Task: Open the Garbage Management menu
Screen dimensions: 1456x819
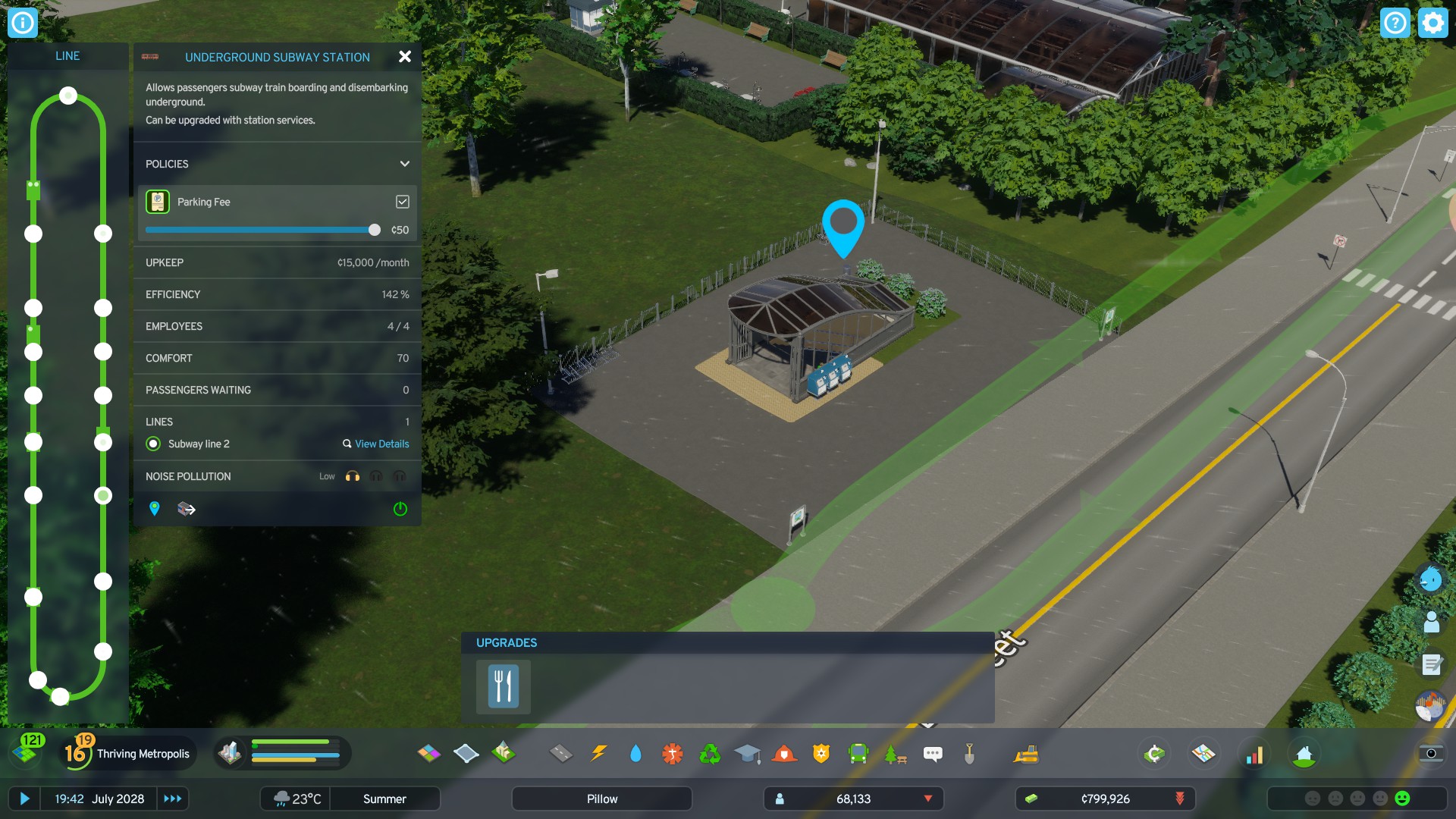Action: 709,754
